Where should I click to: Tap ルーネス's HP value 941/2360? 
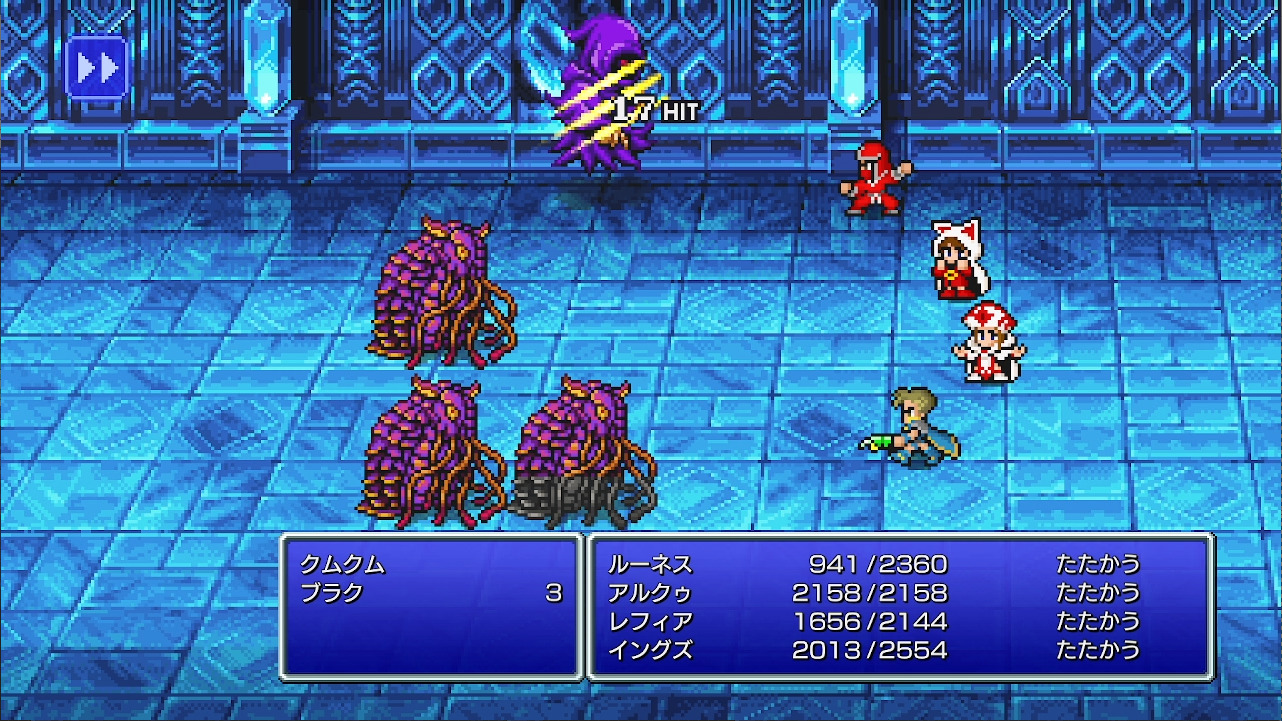[880, 564]
